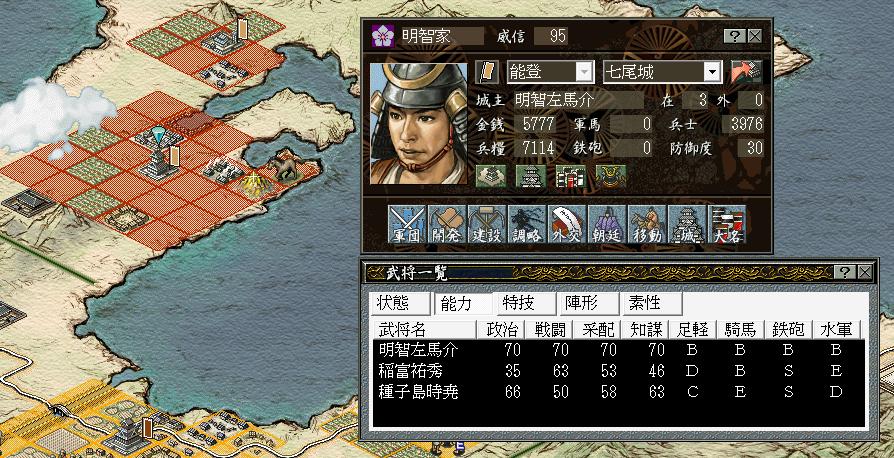Show the 陣形 formations tab
Viewport: 894px width, 458px height.
(x=582, y=302)
